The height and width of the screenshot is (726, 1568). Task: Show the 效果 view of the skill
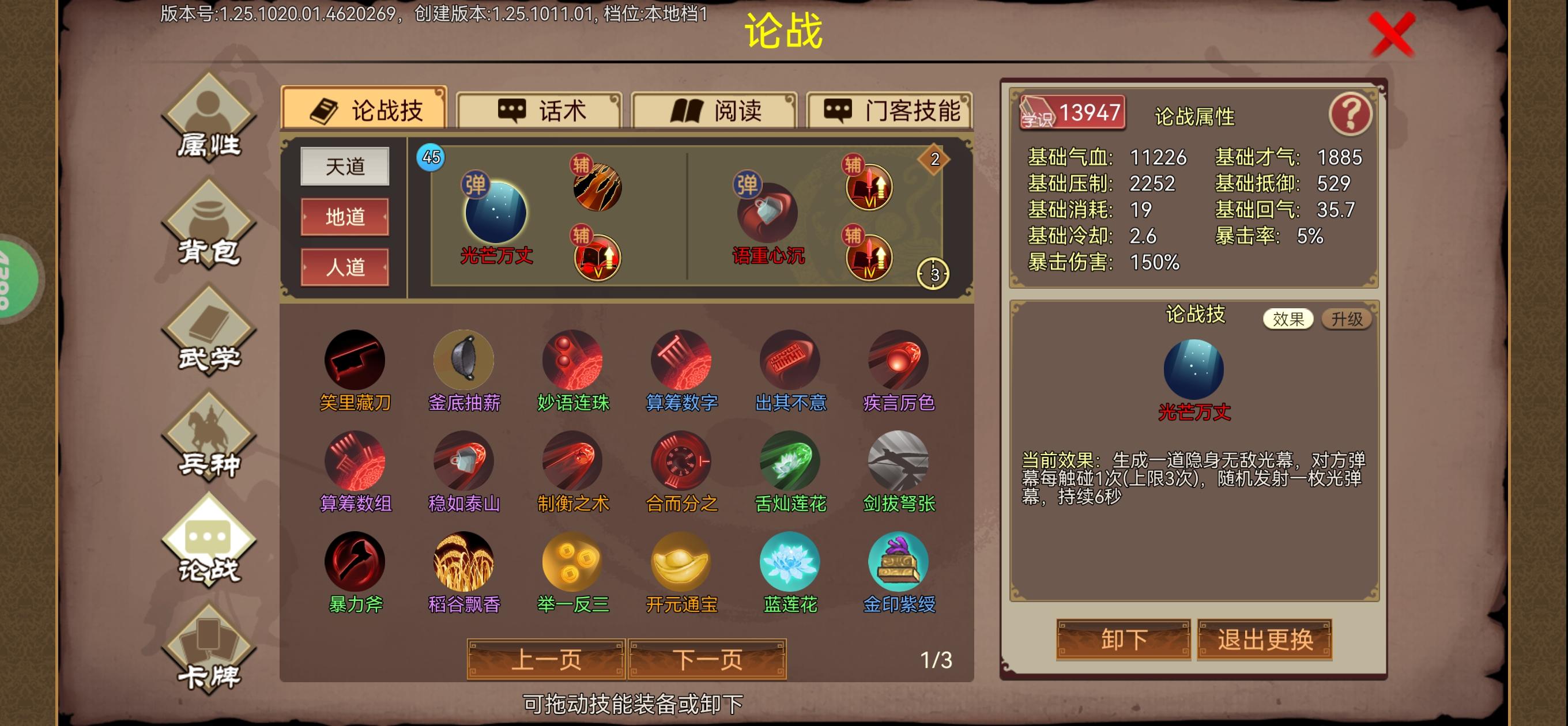(x=1289, y=319)
